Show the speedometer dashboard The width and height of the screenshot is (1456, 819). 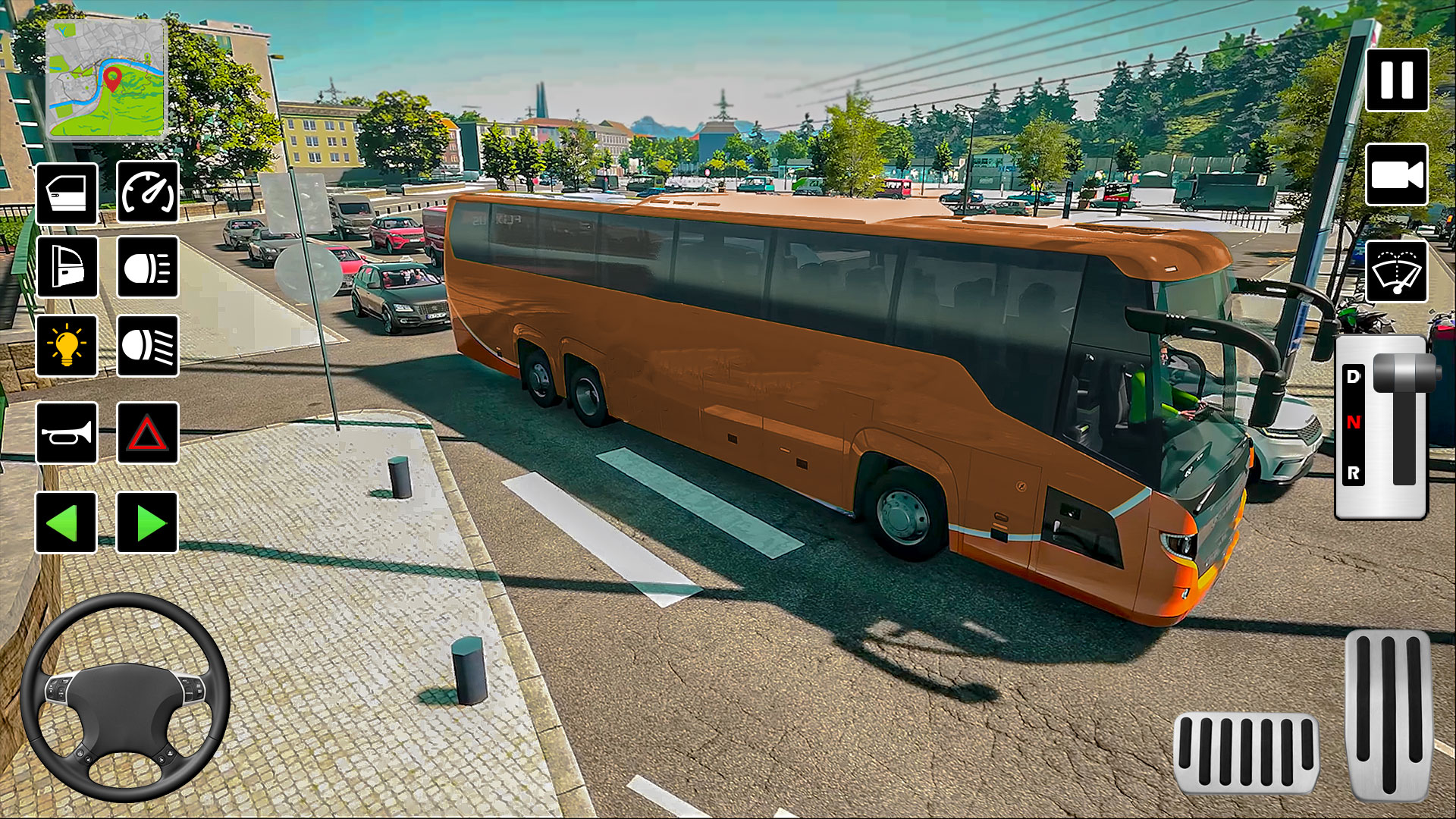click(x=147, y=193)
